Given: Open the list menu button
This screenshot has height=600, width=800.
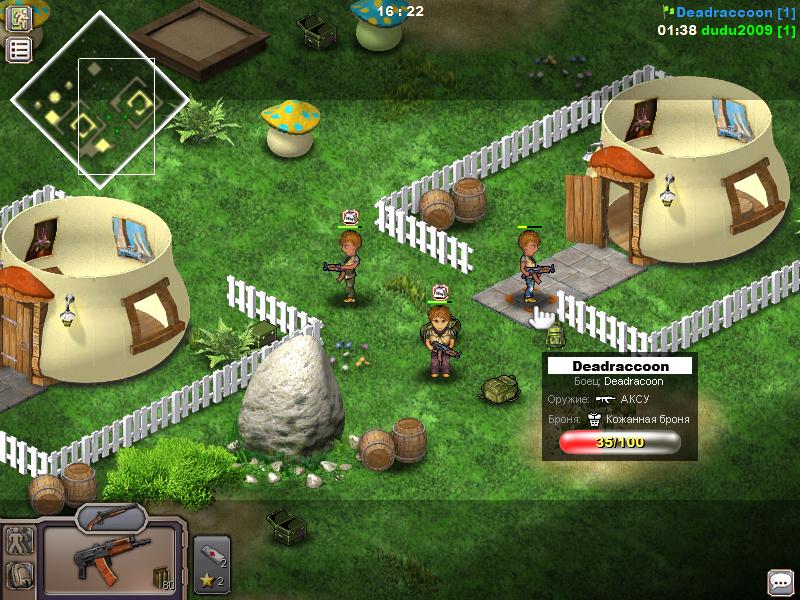Looking at the screenshot, I should (20, 49).
